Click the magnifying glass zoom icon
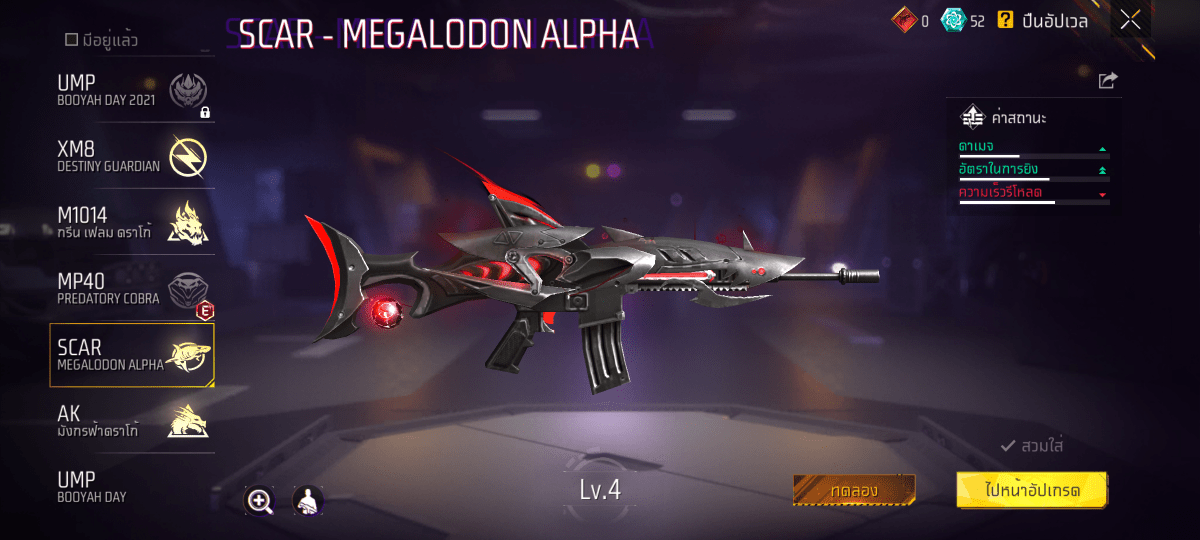 [260, 502]
